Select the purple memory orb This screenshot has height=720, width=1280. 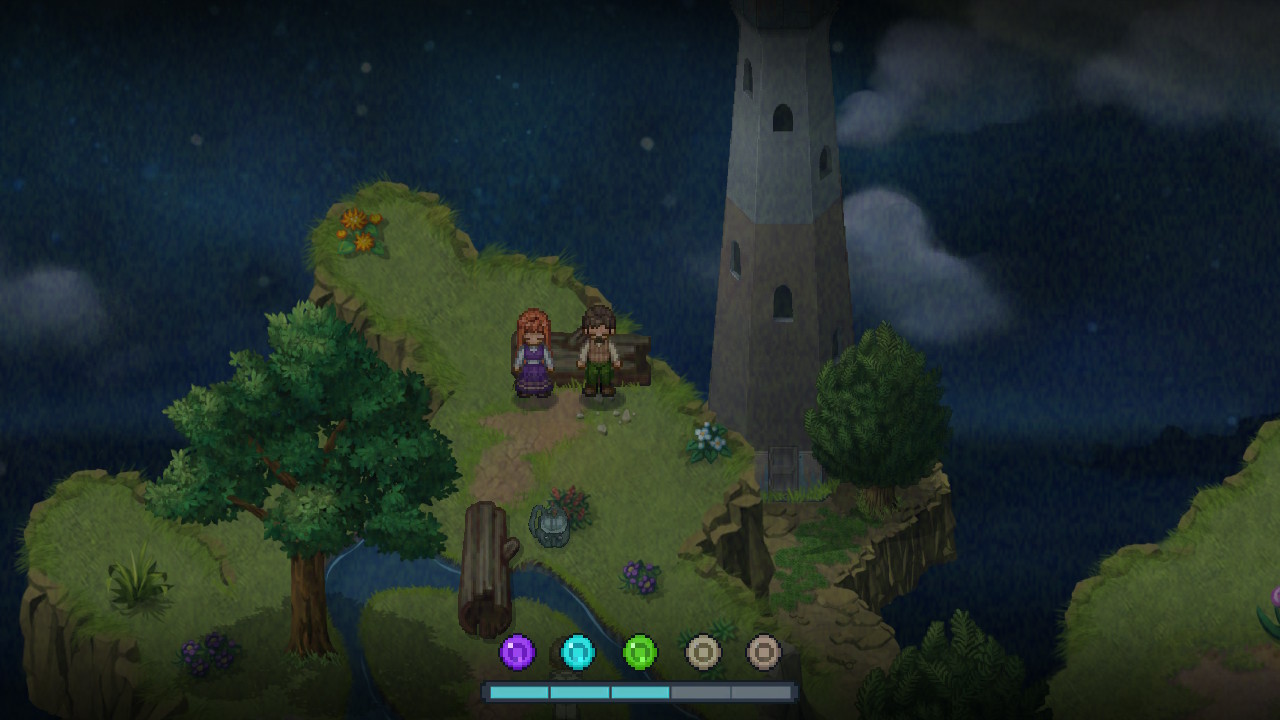[x=517, y=653]
